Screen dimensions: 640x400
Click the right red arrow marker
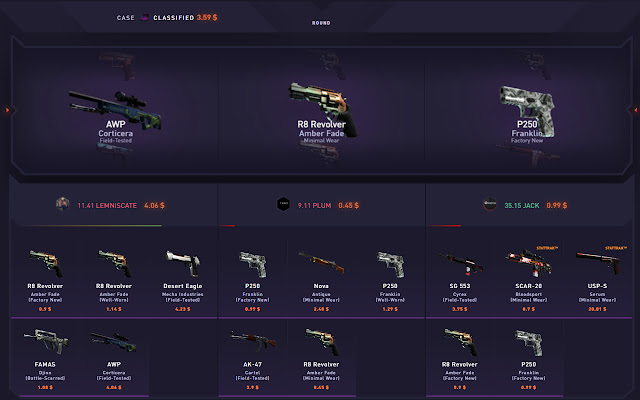coord(633,110)
